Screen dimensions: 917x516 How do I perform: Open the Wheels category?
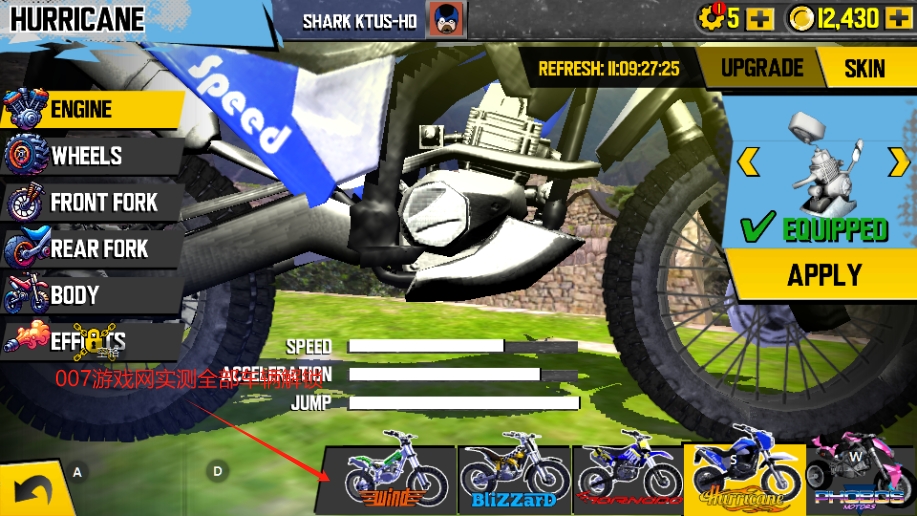click(90, 156)
